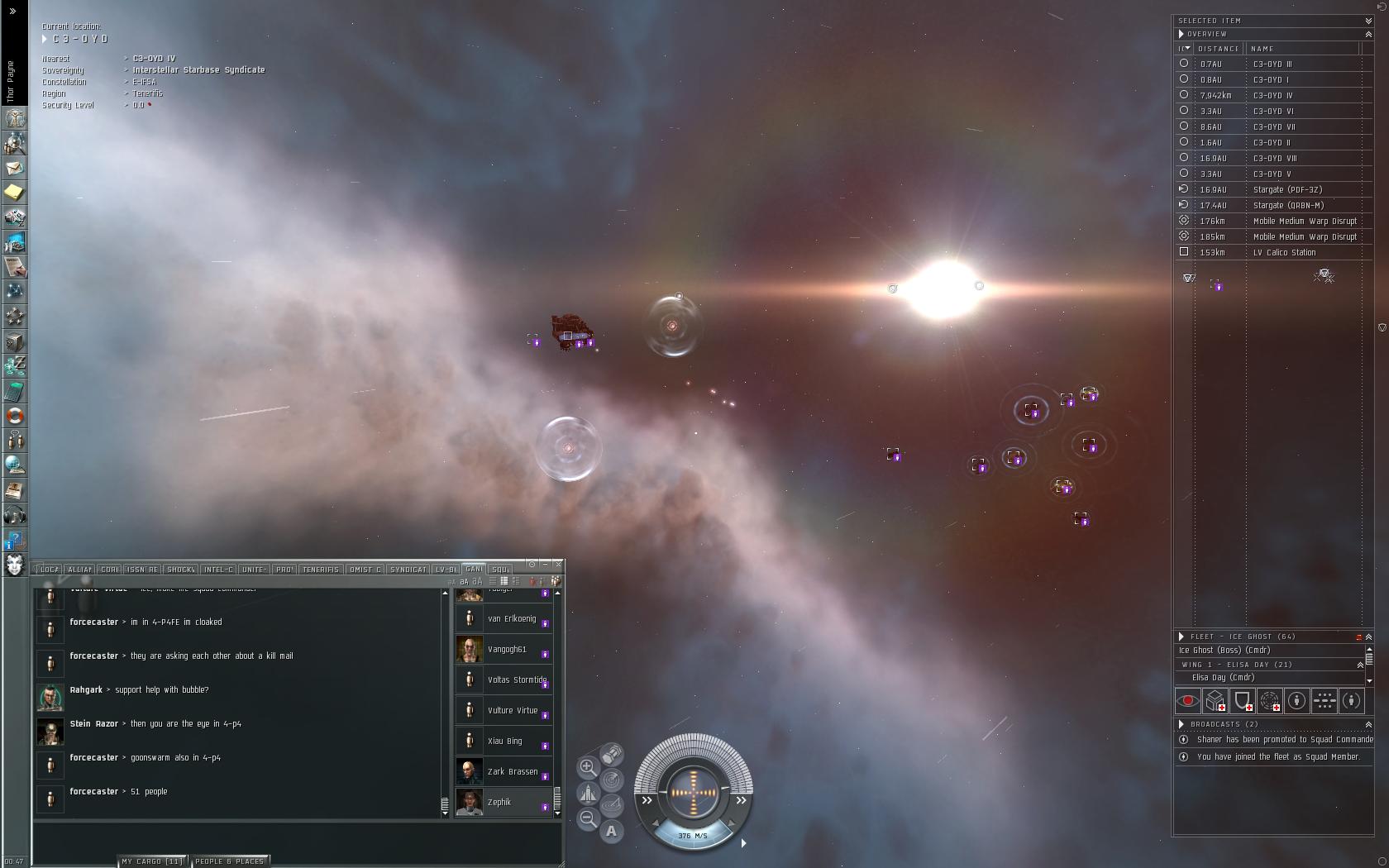The width and height of the screenshot is (1389, 868).
Task: Select LV Calico Station in the overview
Action: pyautogui.click(x=1283, y=253)
